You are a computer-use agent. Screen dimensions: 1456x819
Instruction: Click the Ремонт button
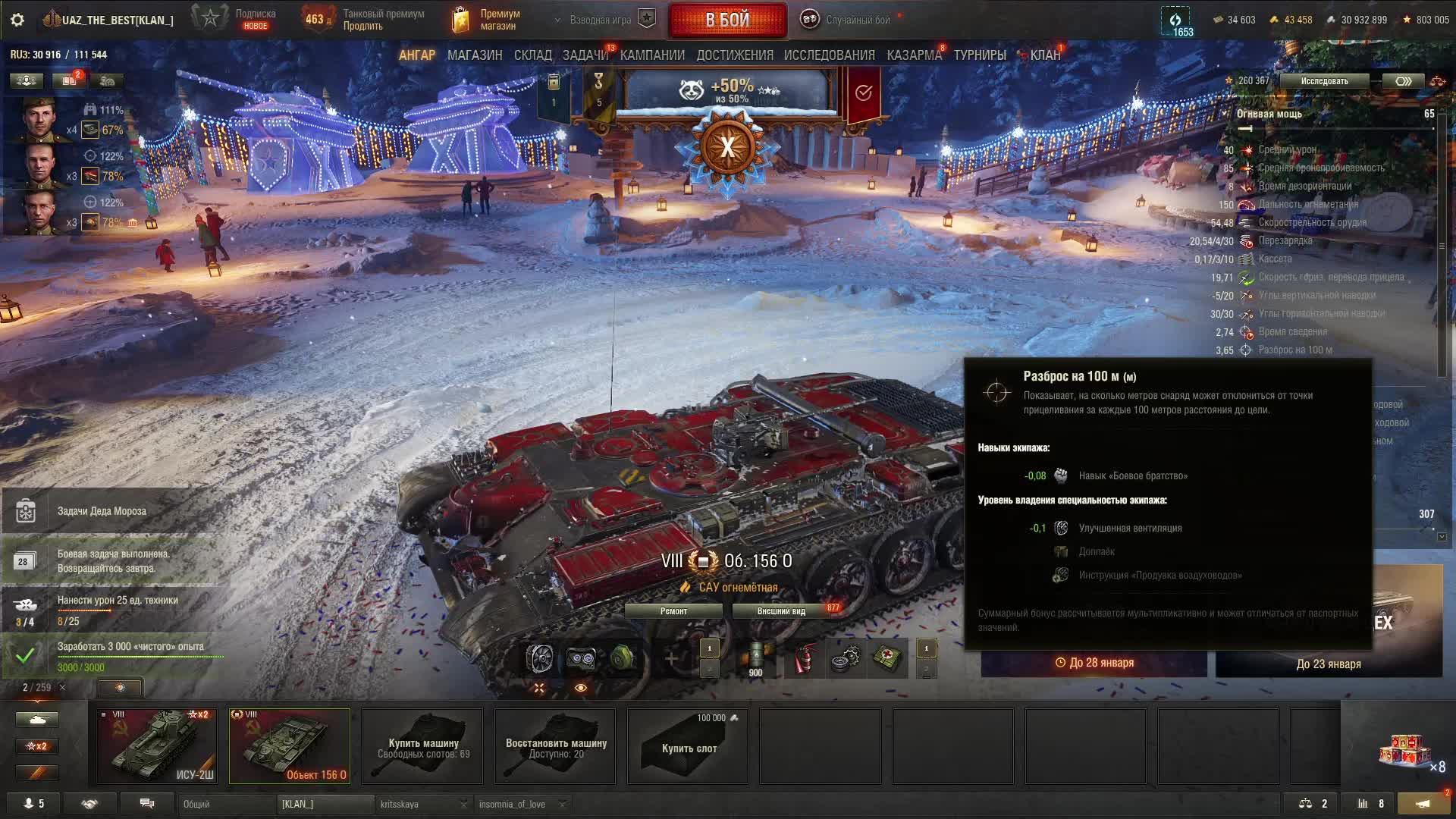point(673,611)
